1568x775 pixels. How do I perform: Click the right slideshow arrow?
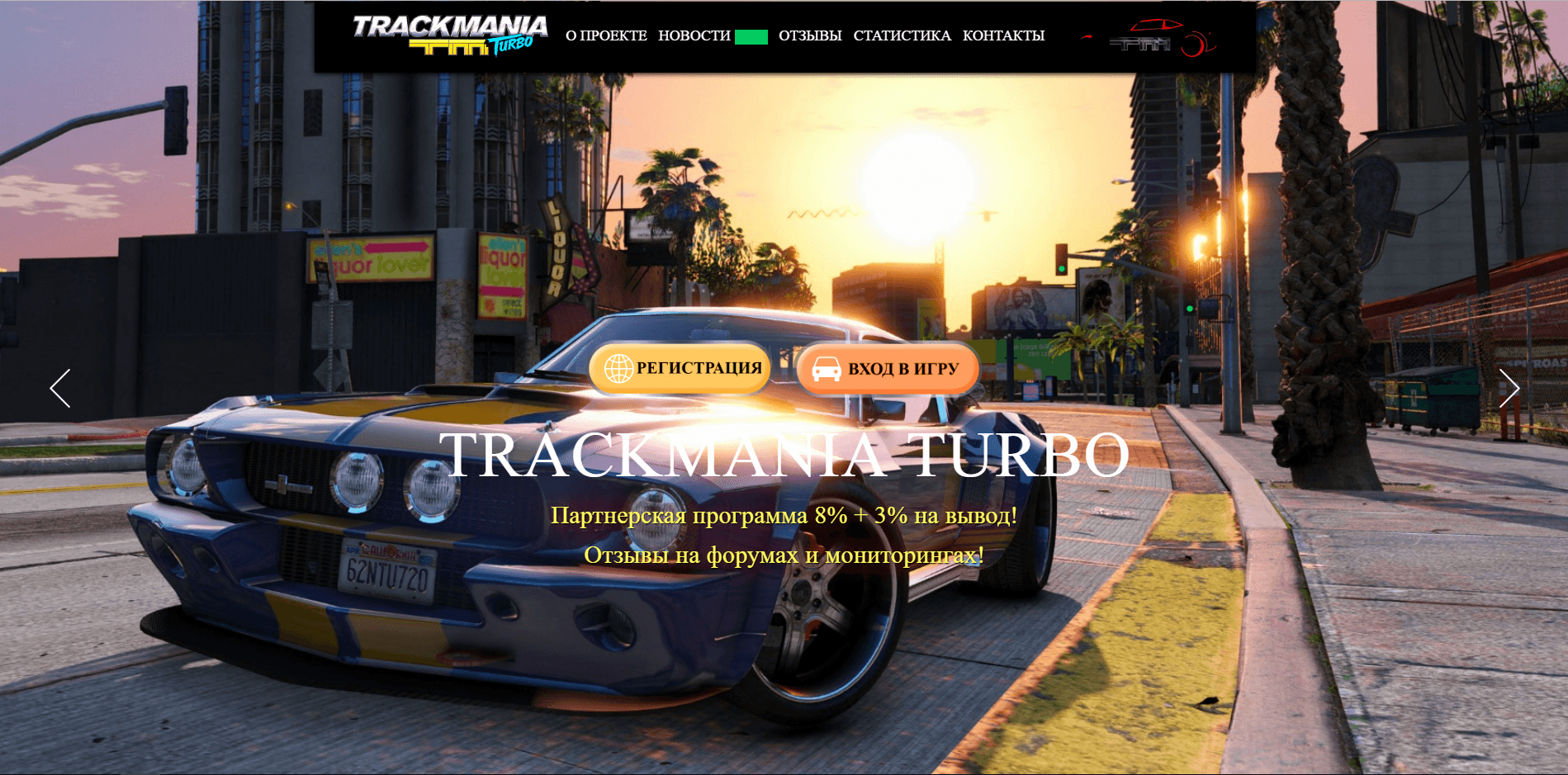click(x=1510, y=388)
